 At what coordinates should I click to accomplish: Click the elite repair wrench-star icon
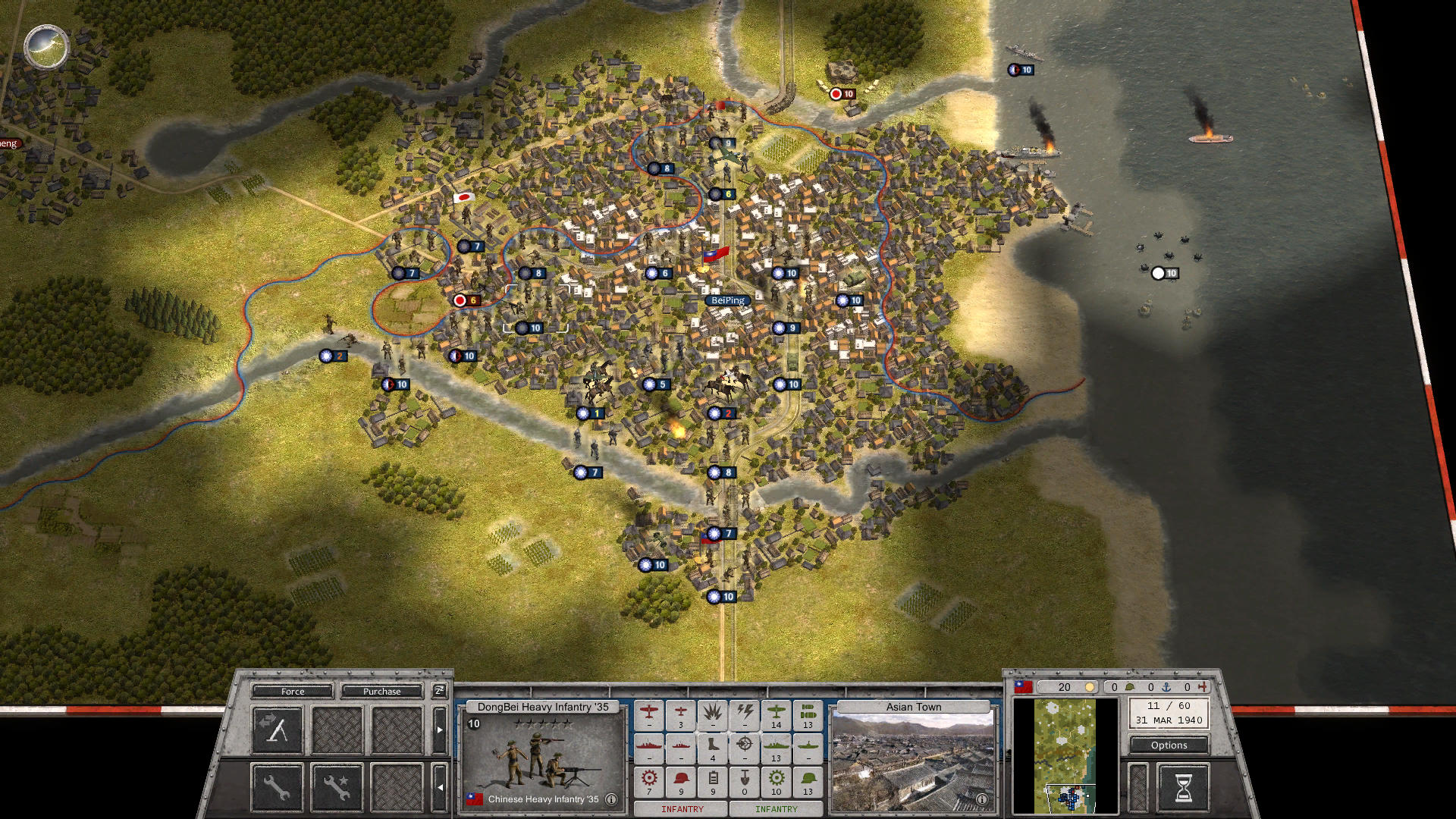[x=337, y=789]
